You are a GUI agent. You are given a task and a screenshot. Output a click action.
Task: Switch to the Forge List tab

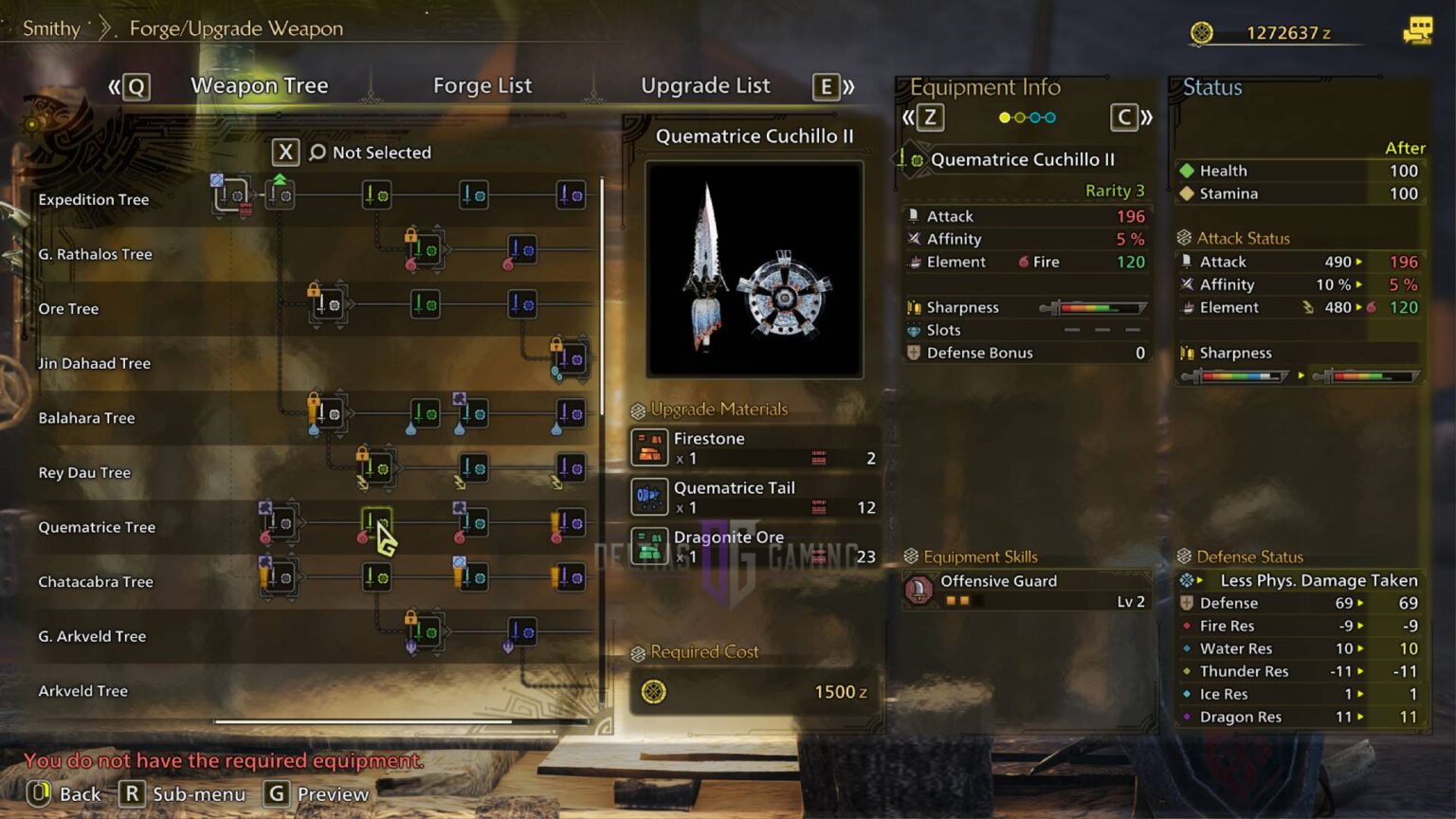pos(482,85)
